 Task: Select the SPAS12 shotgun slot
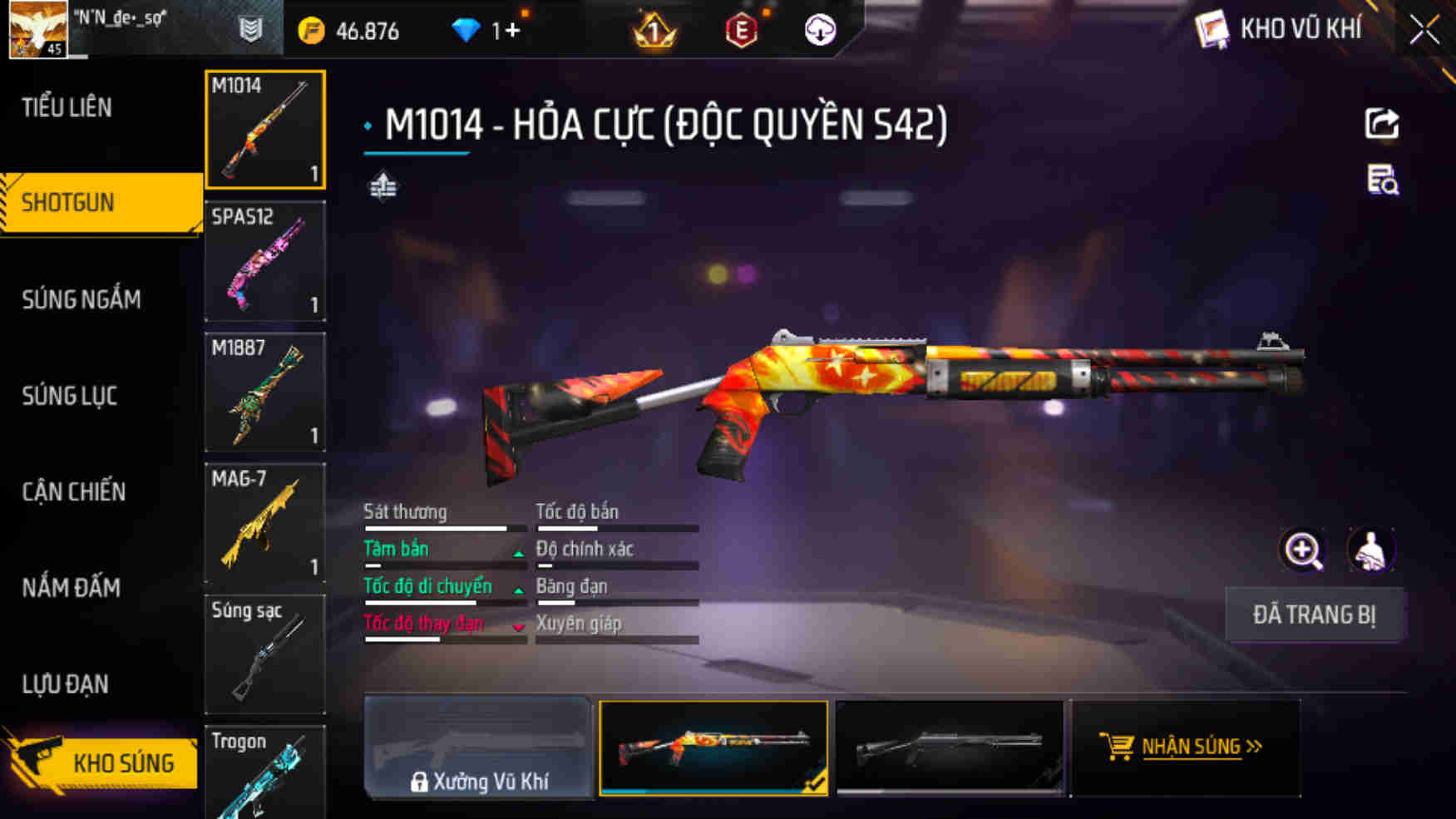click(x=264, y=261)
